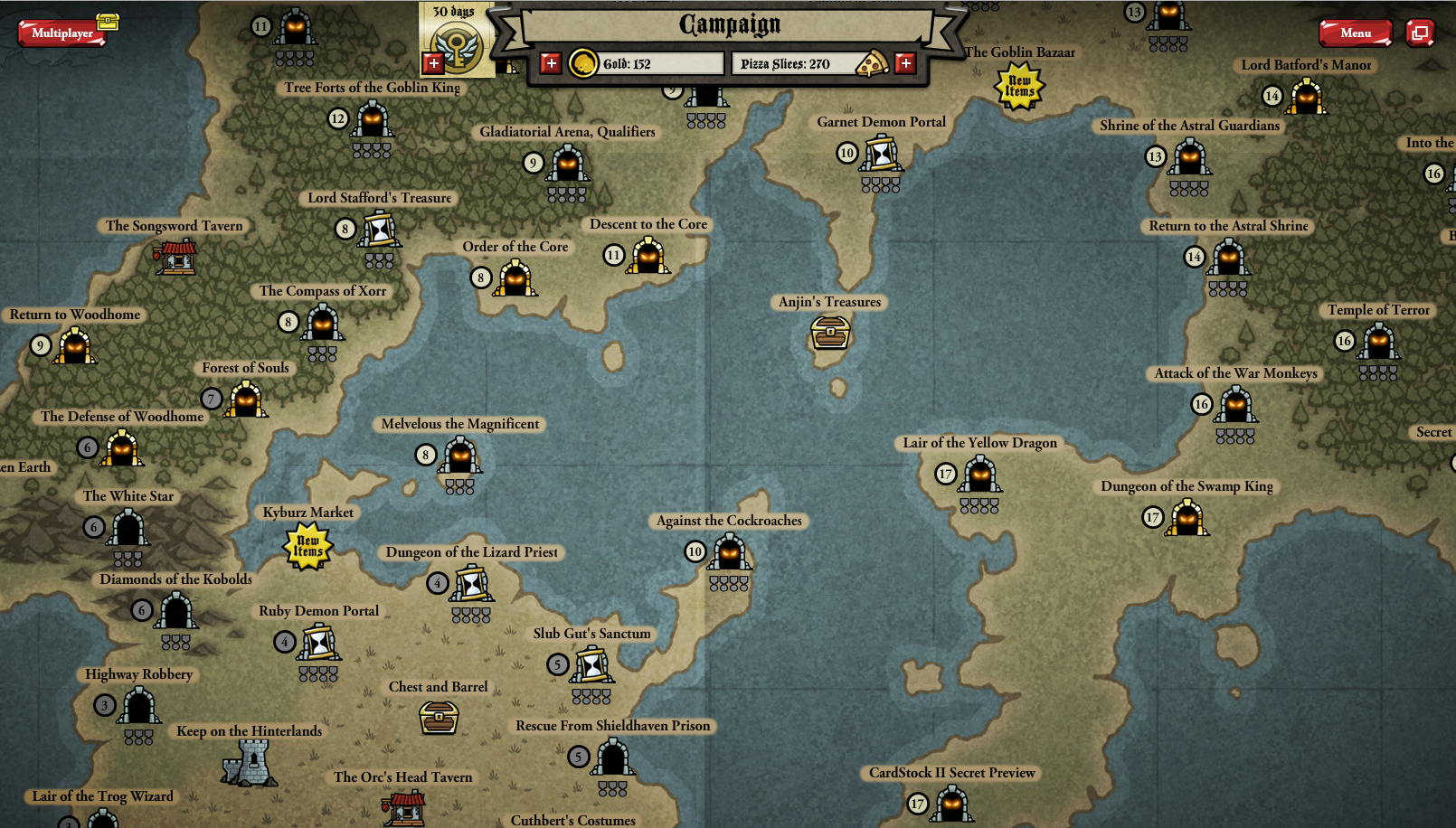Image resolution: width=1456 pixels, height=828 pixels.
Task: Add more gold with plus button
Action: coord(551,63)
